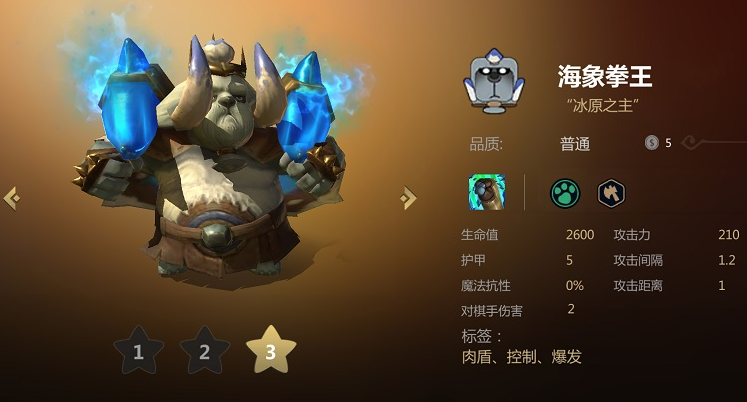The height and width of the screenshot is (402, 747).
Task: Show the next chess piece with right arrow
Action: pos(408,198)
